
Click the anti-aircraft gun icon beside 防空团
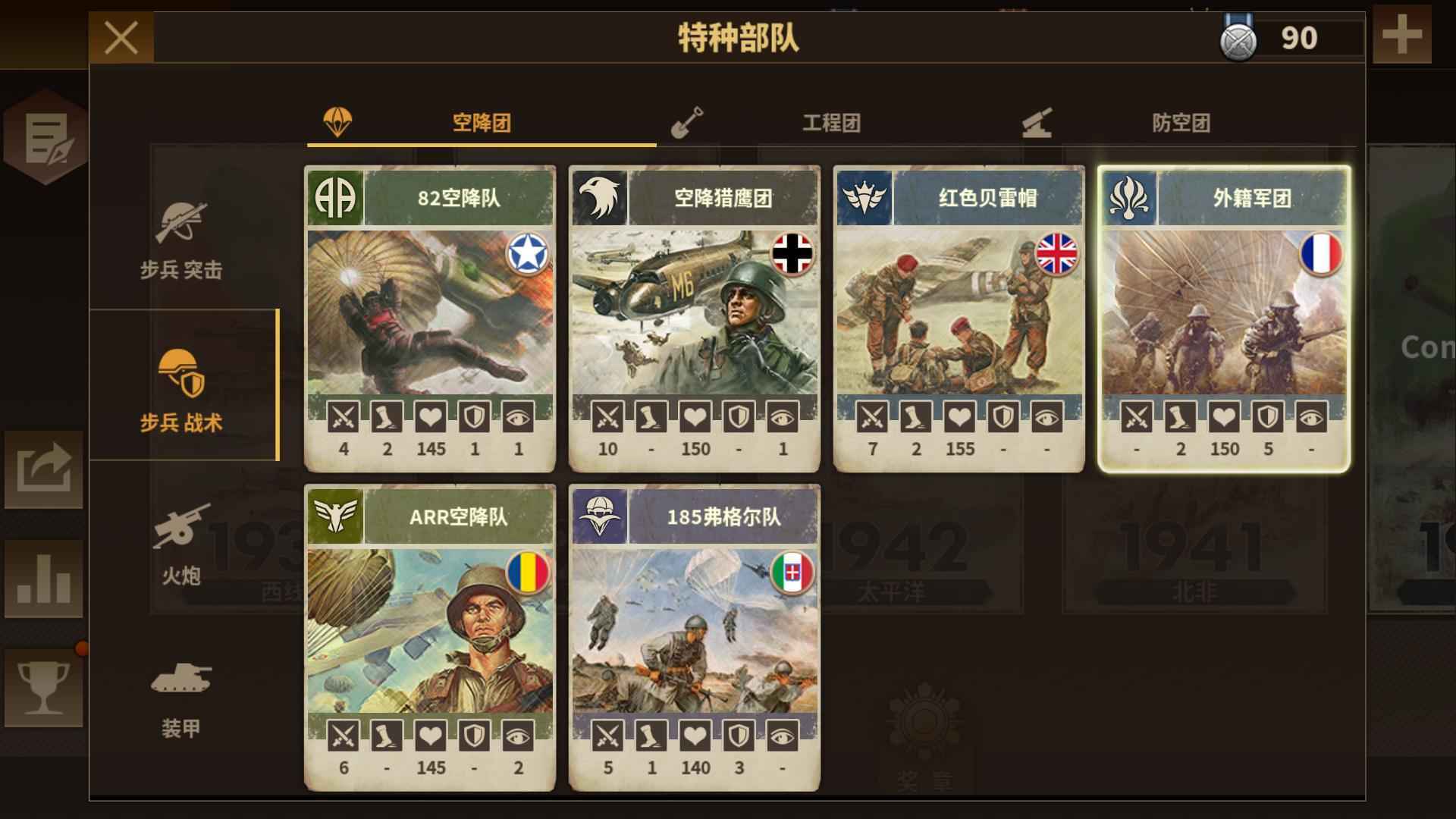(x=1039, y=124)
